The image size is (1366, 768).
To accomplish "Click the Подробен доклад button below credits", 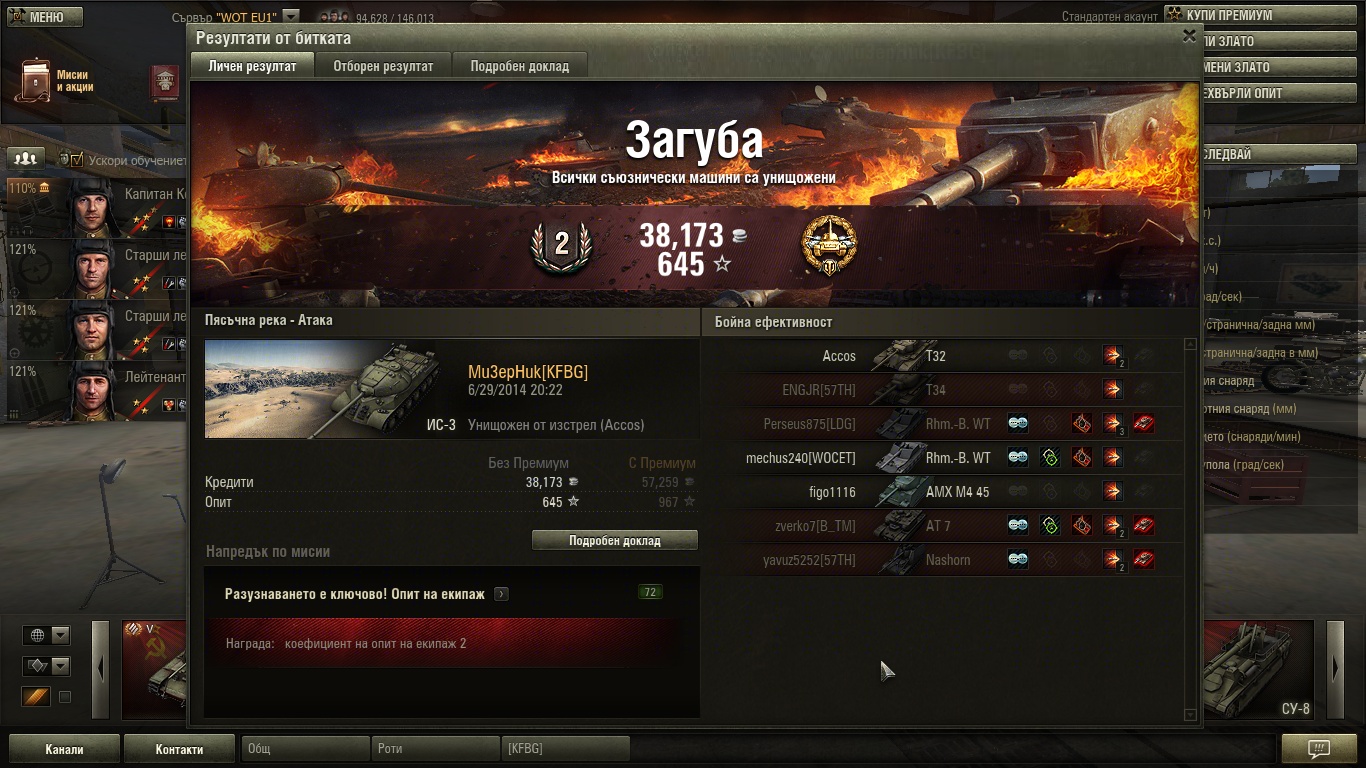I will (614, 540).
